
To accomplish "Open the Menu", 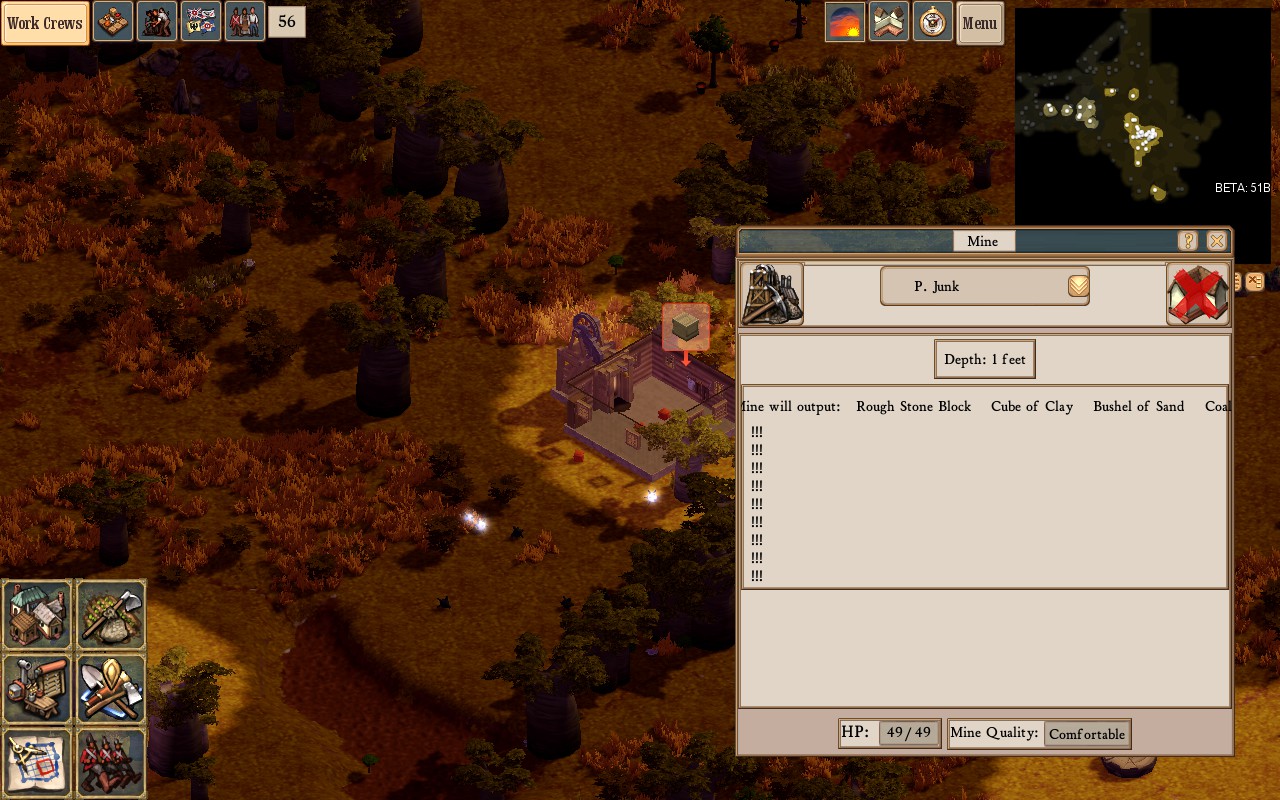I will coord(979,23).
